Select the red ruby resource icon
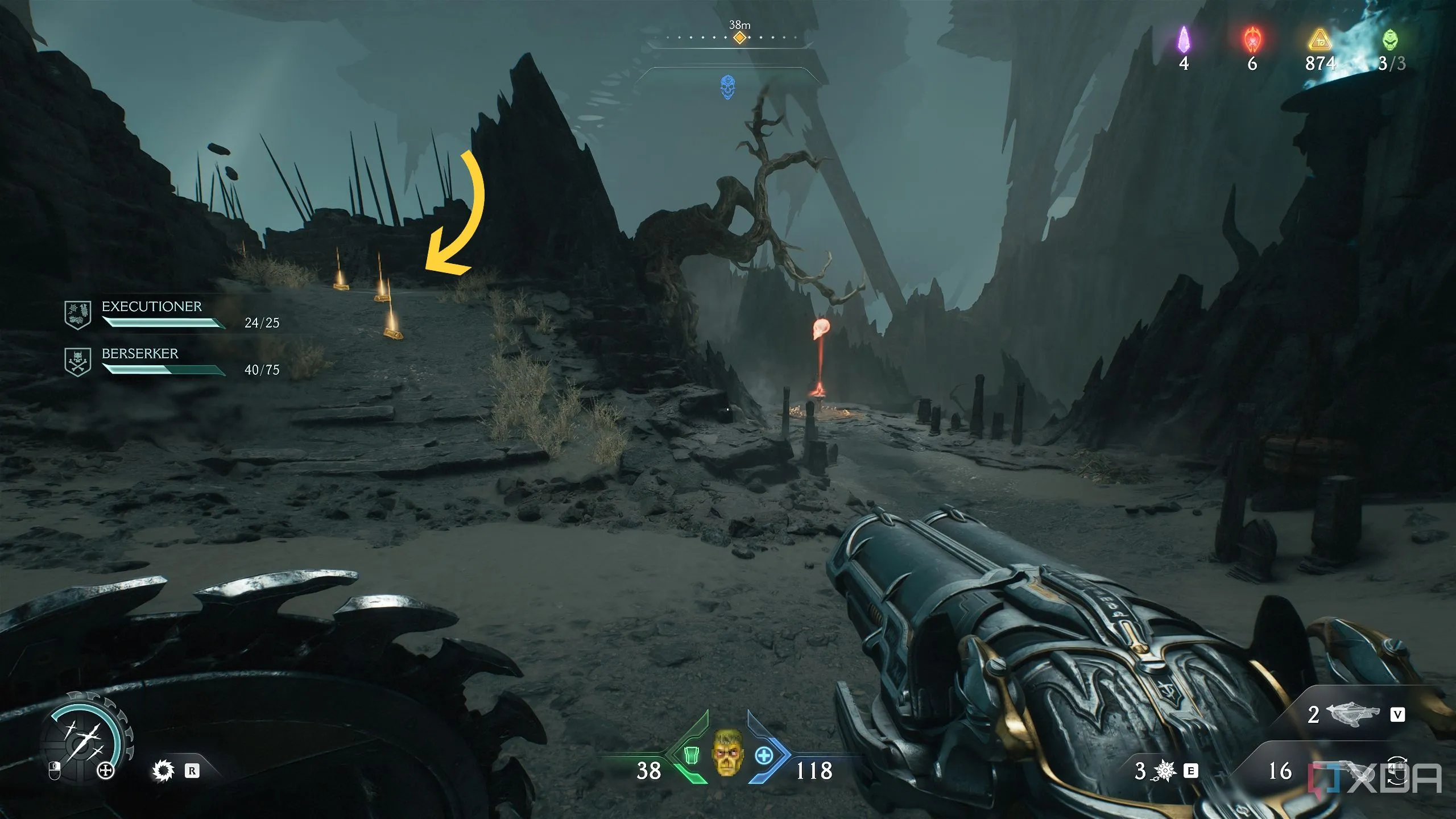Image resolution: width=1456 pixels, height=819 pixels. 1252,40
